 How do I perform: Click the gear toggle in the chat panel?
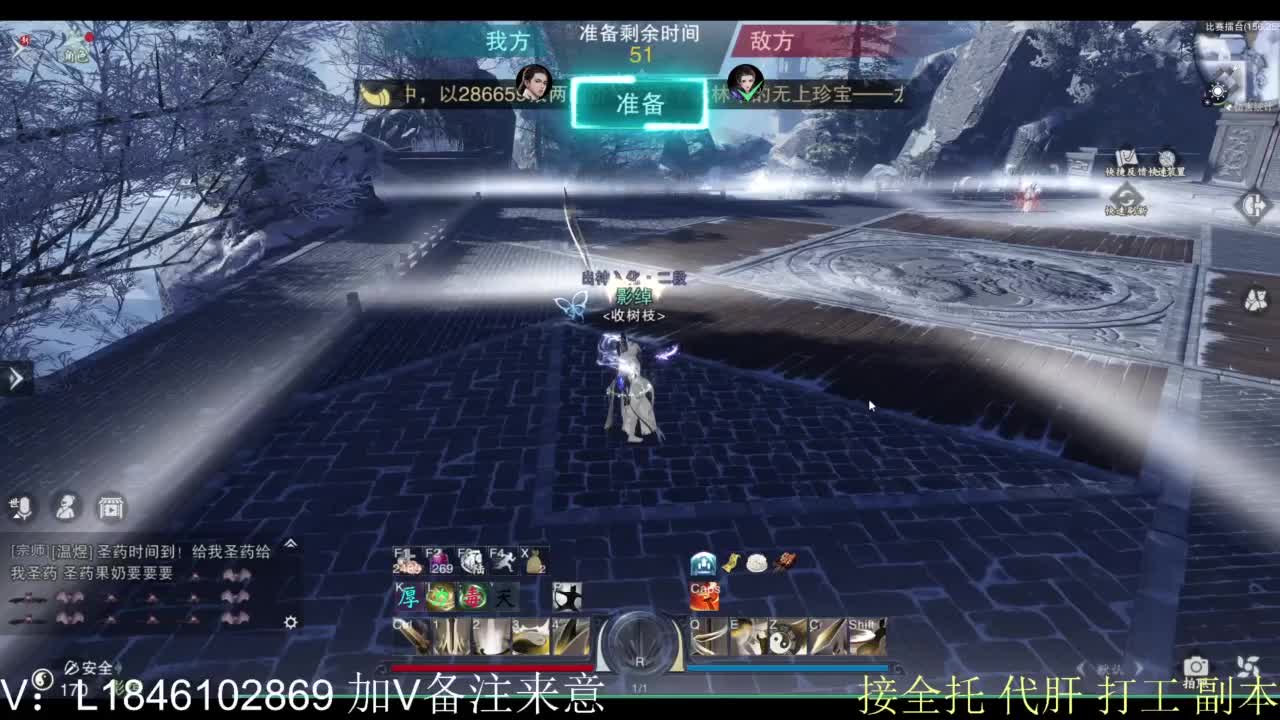(x=291, y=622)
